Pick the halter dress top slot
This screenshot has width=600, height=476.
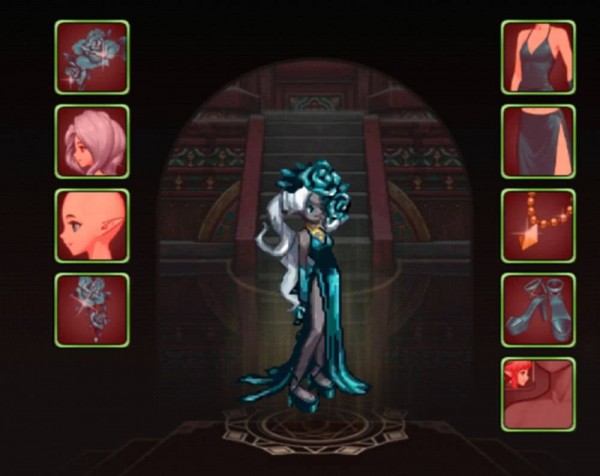point(538,58)
